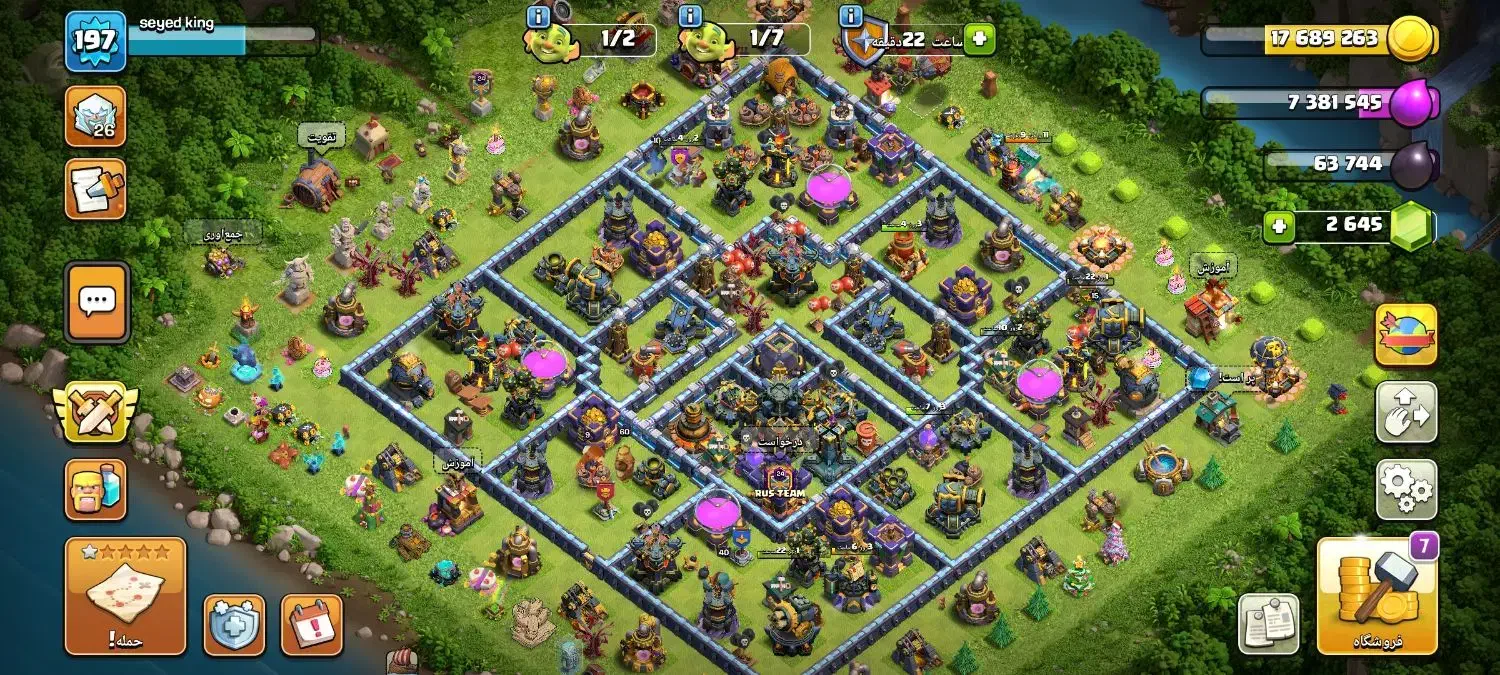Open the chat speech bubble panel

pyautogui.click(x=97, y=301)
